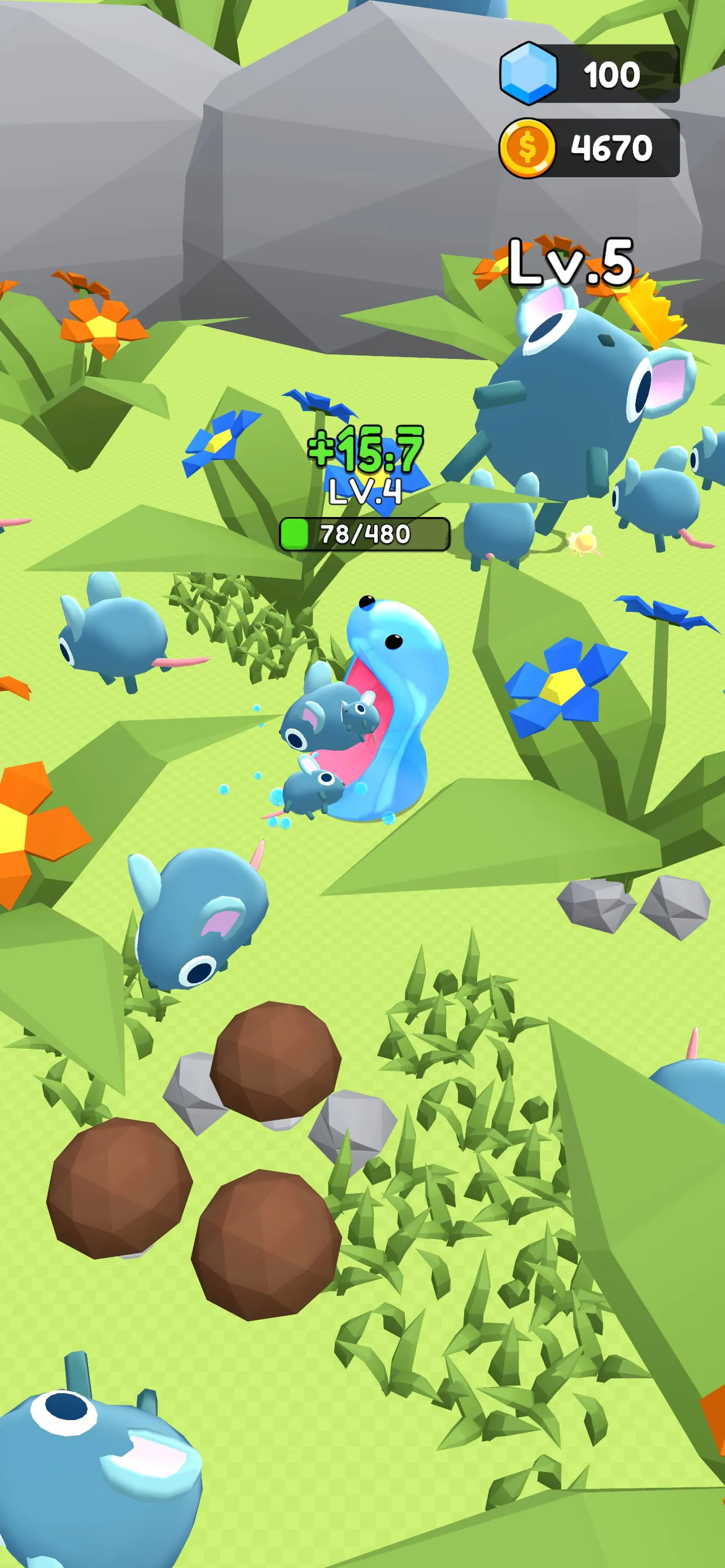Tap the Lv.5 text near the crowned creature
Screen dimensions: 725x1568
(x=571, y=262)
